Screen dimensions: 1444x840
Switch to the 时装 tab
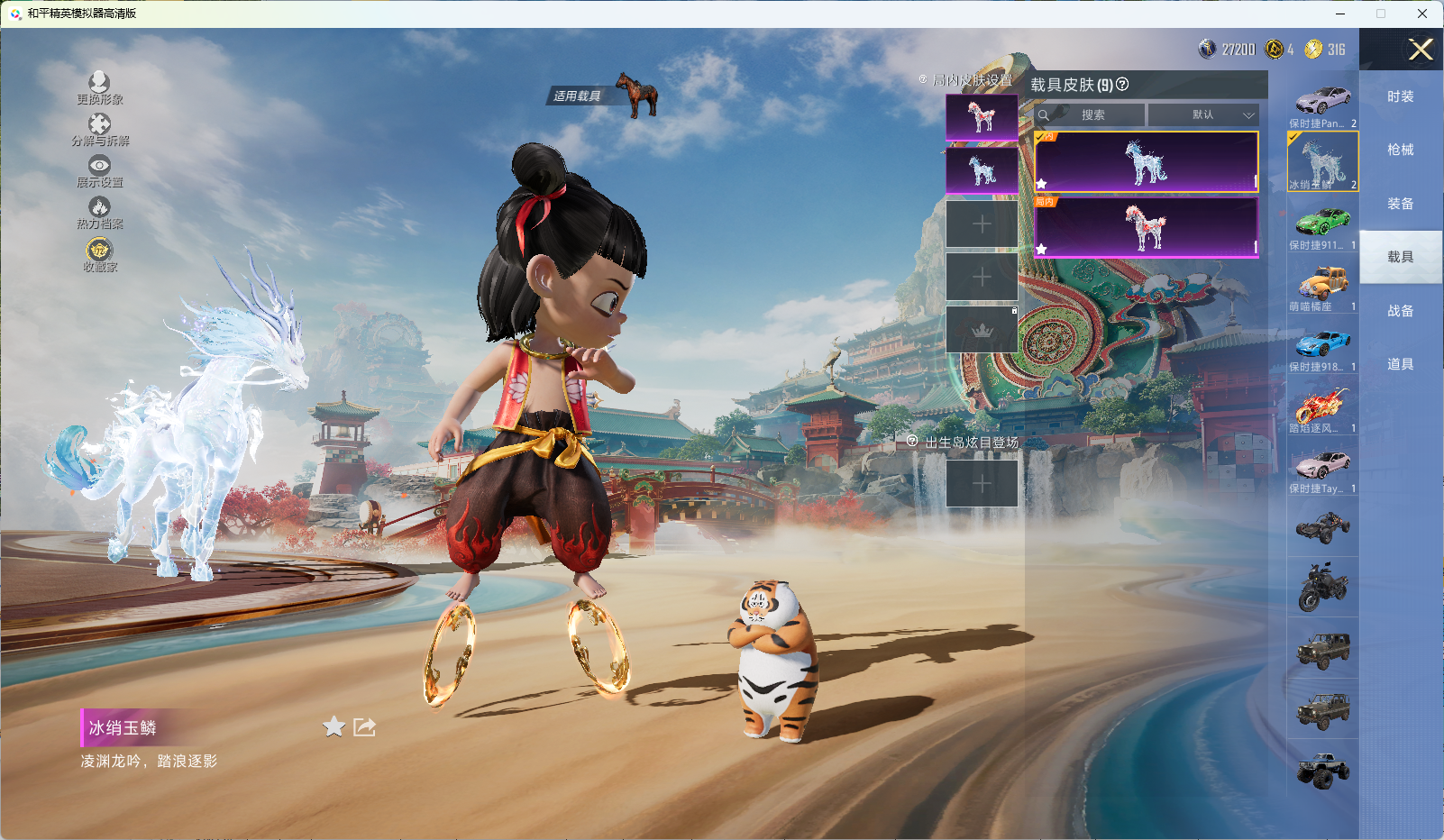1400,96
